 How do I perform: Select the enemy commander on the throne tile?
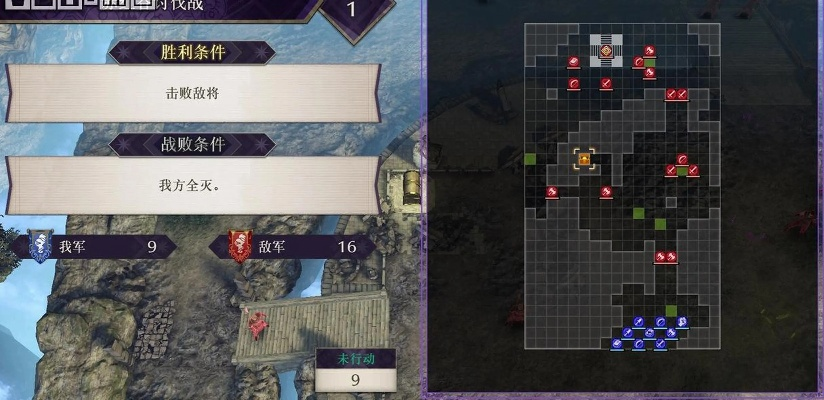[x=607, y=51]
